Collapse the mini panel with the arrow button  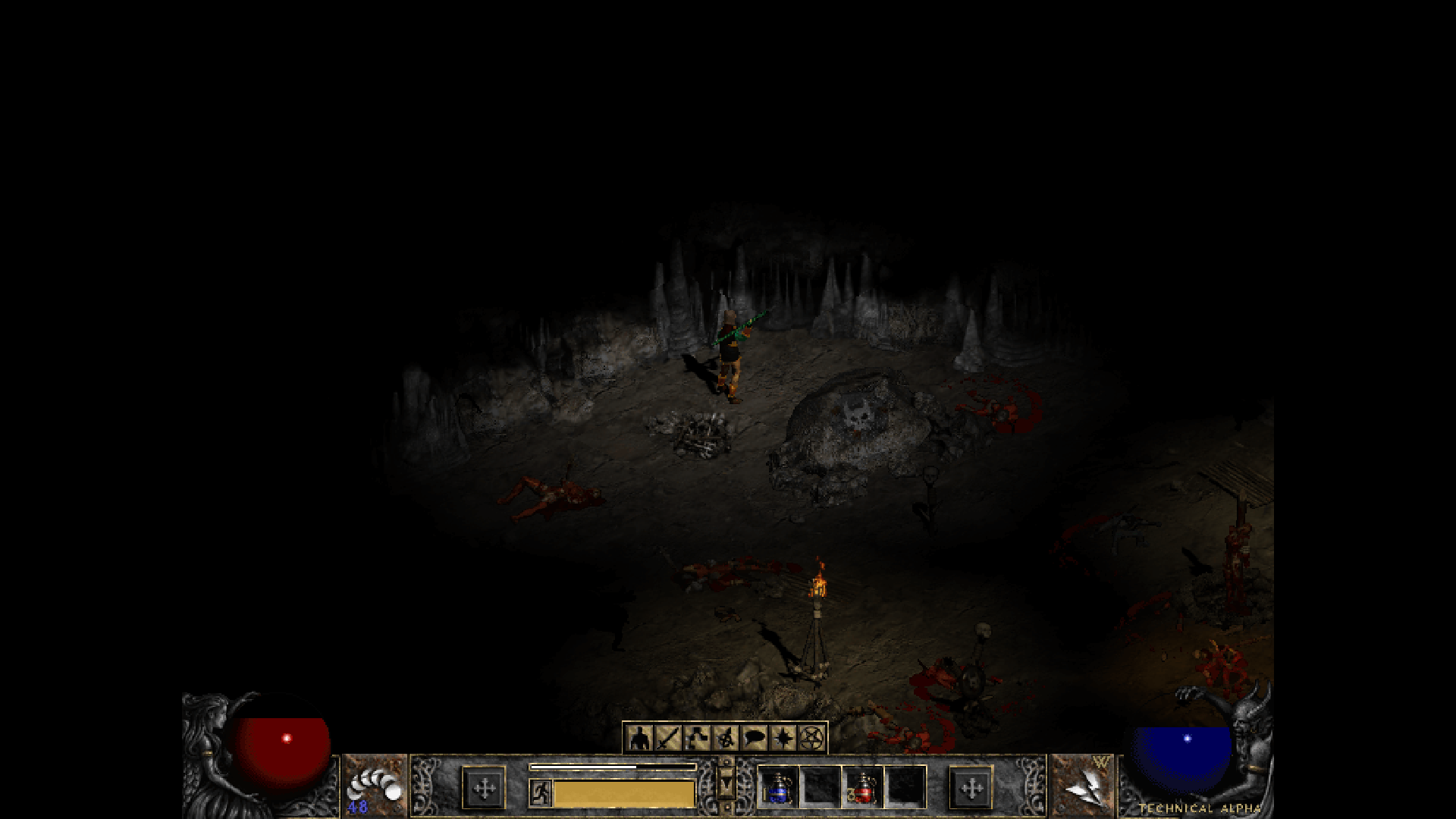tap(726, 784)
